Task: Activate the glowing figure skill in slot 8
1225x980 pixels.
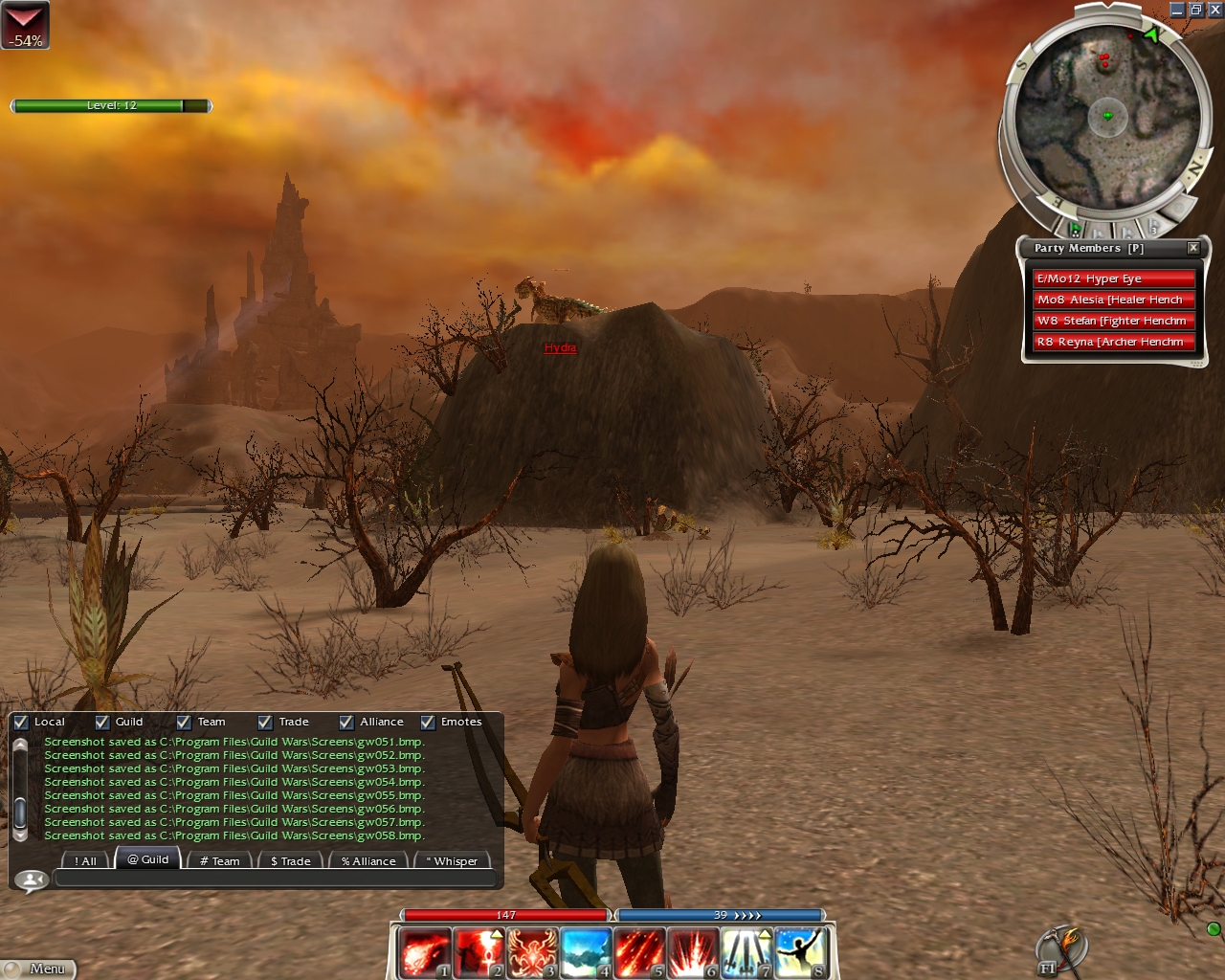Action: tap(800, 953)
